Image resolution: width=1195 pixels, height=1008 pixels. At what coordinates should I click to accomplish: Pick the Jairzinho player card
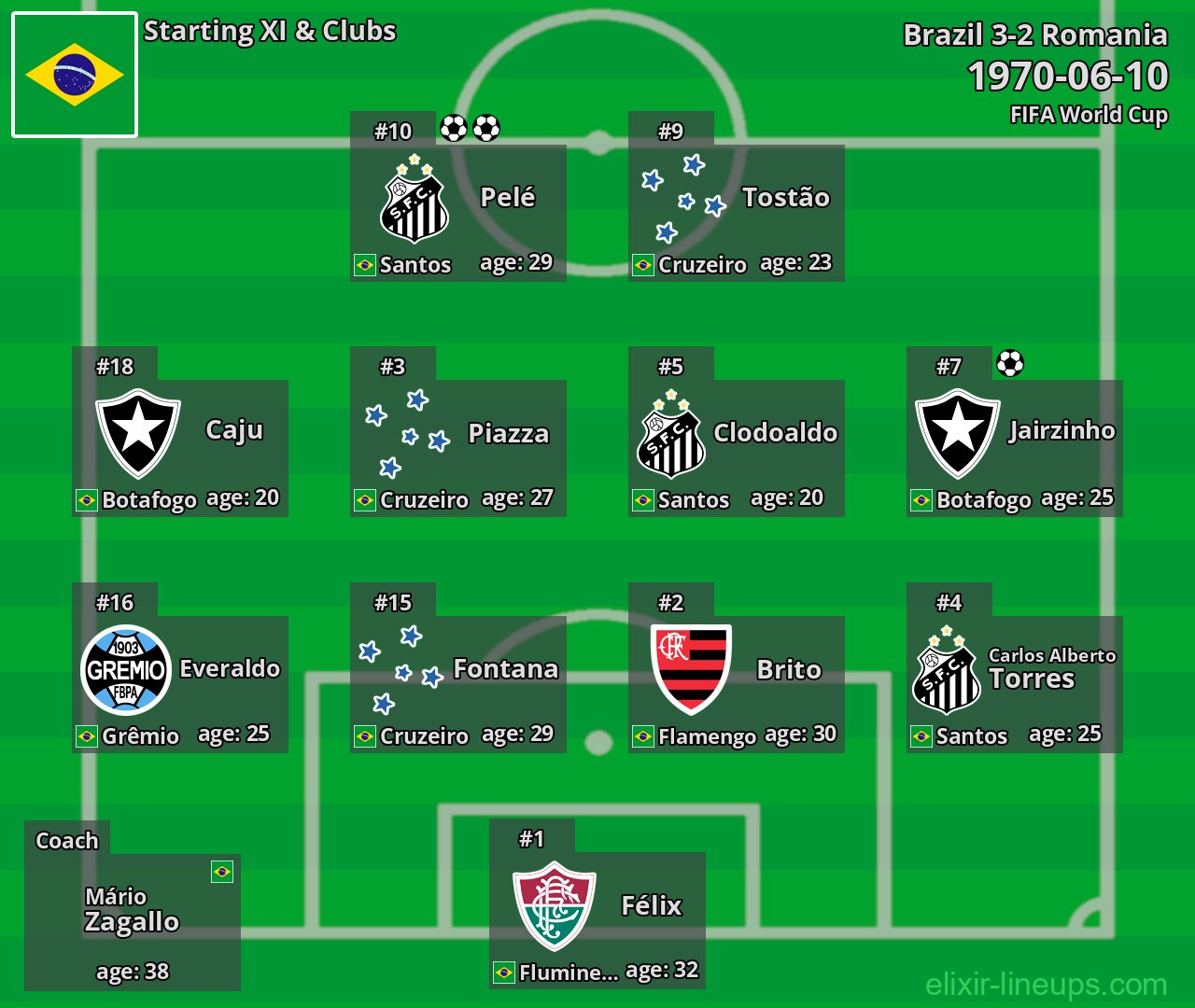[1015, 448]
